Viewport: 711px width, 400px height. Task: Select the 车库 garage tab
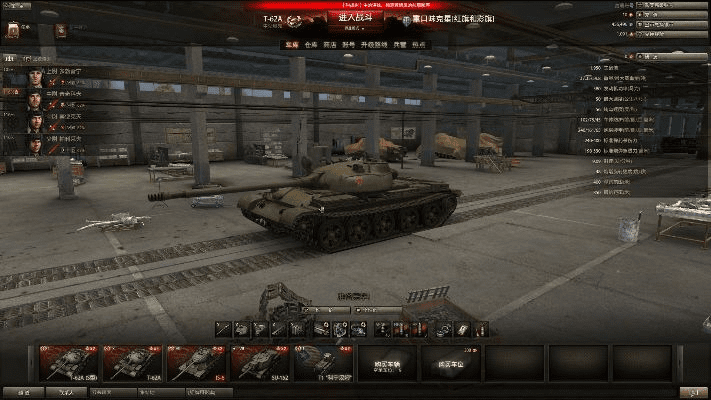[x=291, y=45]
